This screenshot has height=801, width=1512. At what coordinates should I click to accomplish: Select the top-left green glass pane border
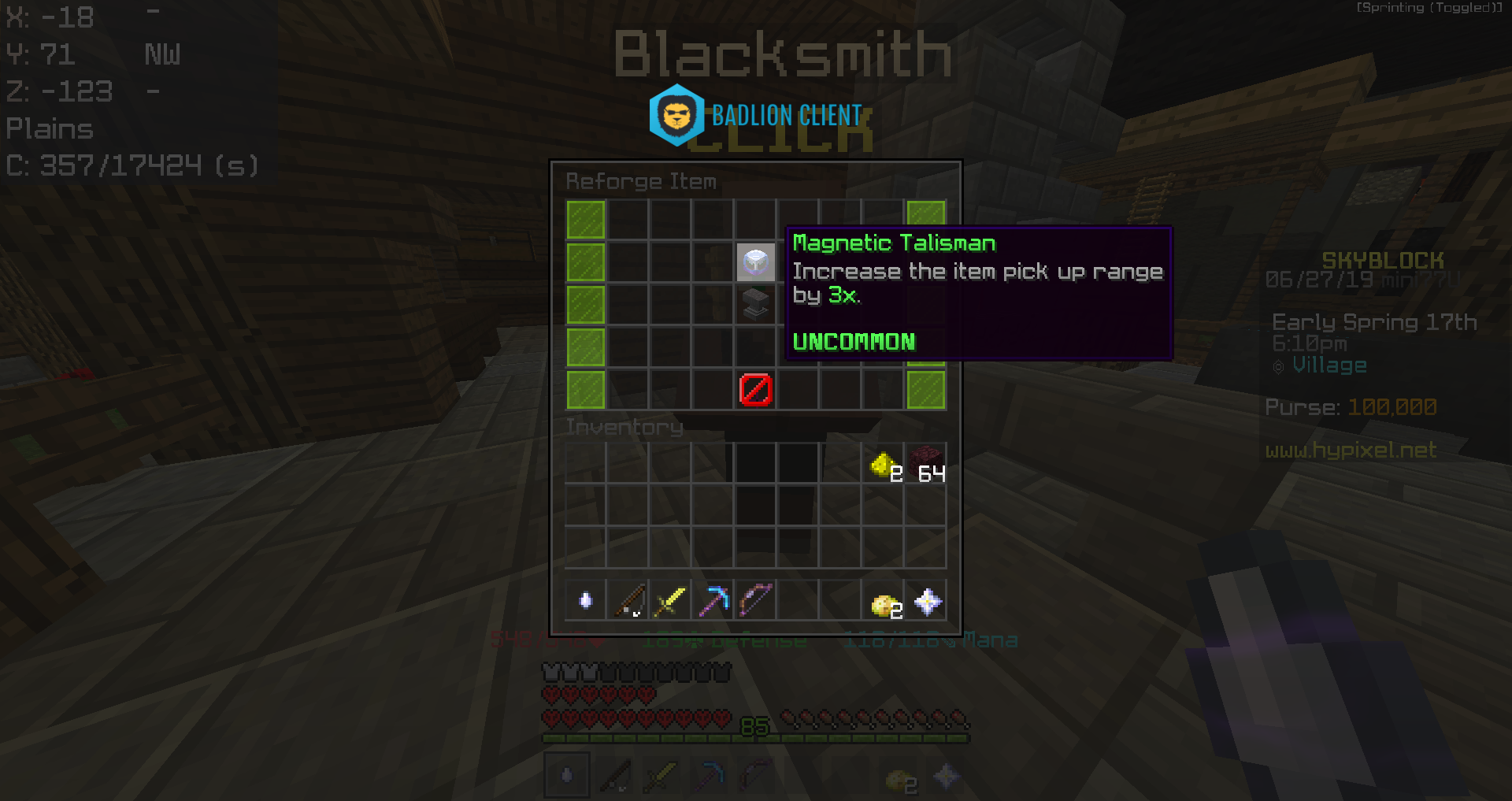point(585,221)
